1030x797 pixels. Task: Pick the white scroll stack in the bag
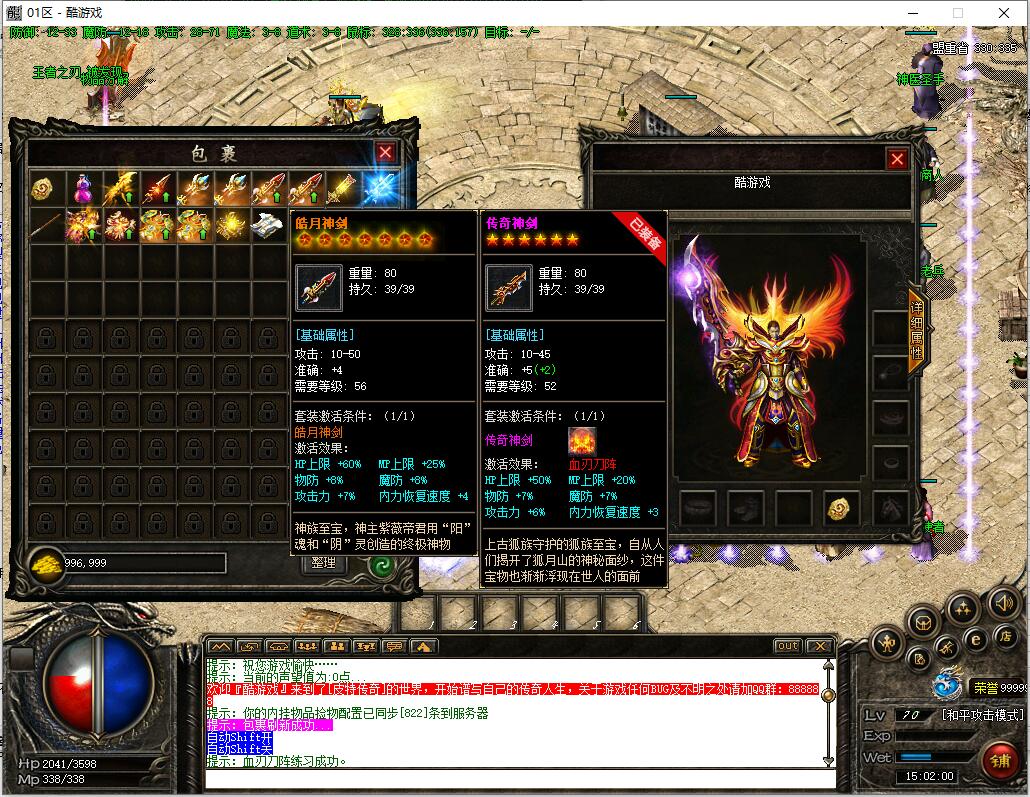pyautogui.click(x=269, y=224)
